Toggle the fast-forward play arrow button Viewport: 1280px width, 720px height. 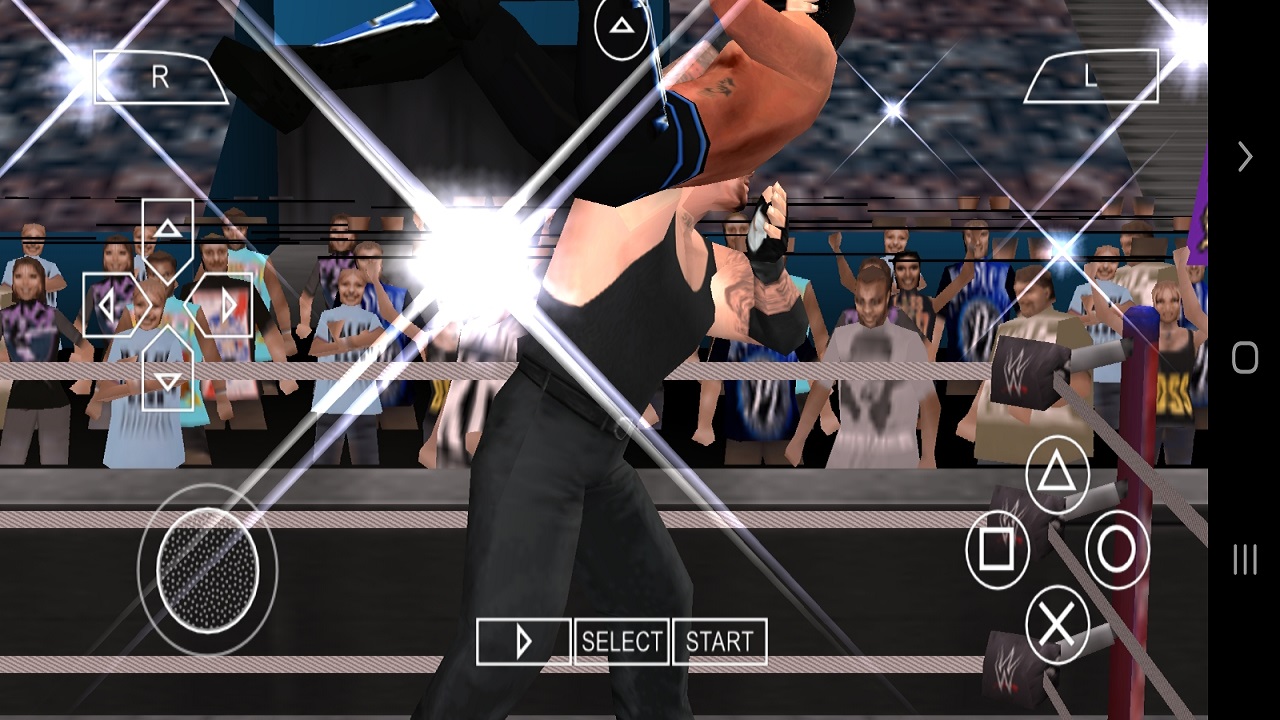(x=523, y=642)
